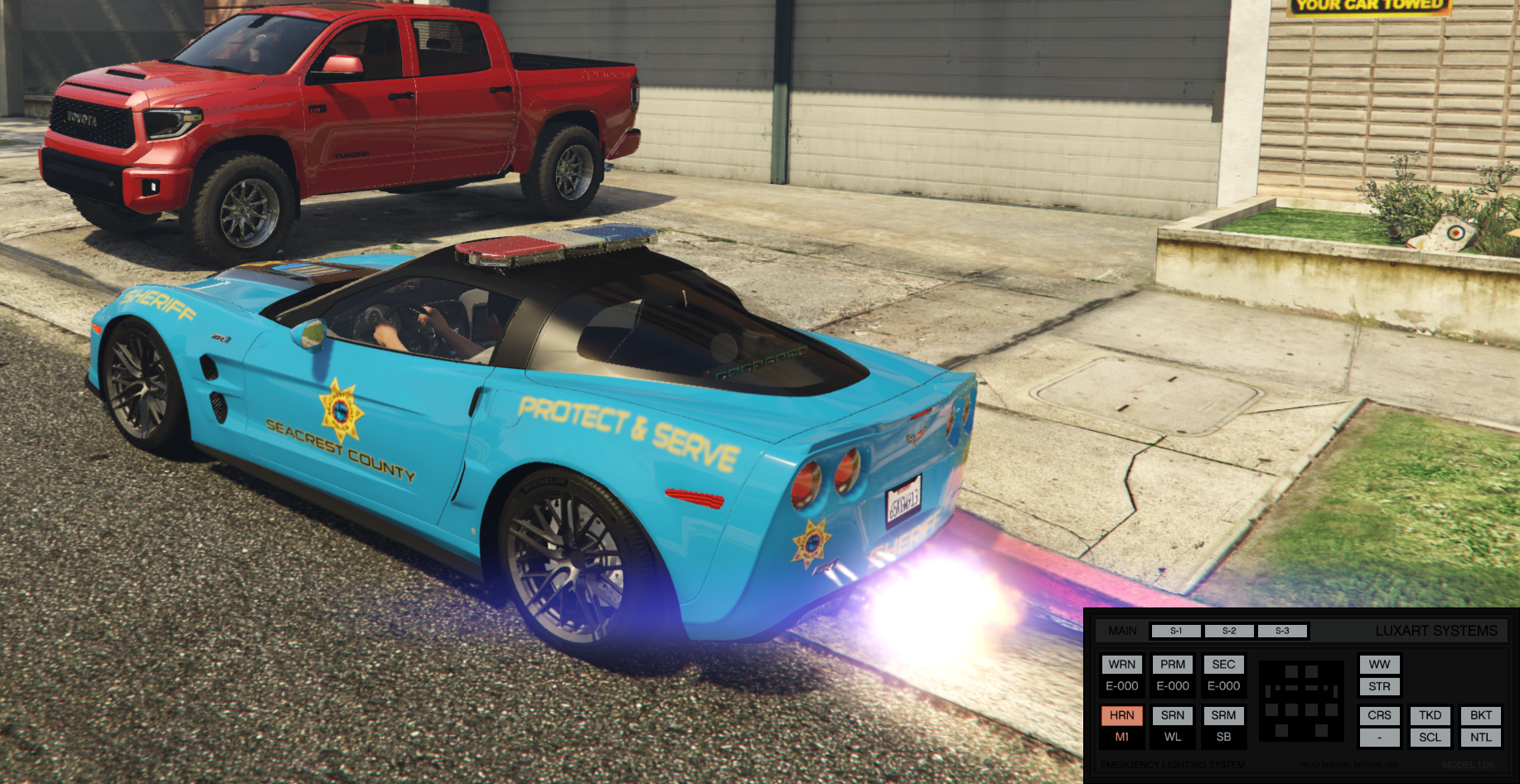Enable the SEC secondary lights button
Image resolution: width=1520 pixels, height=784 pixels.
(x=1223, y=665)
